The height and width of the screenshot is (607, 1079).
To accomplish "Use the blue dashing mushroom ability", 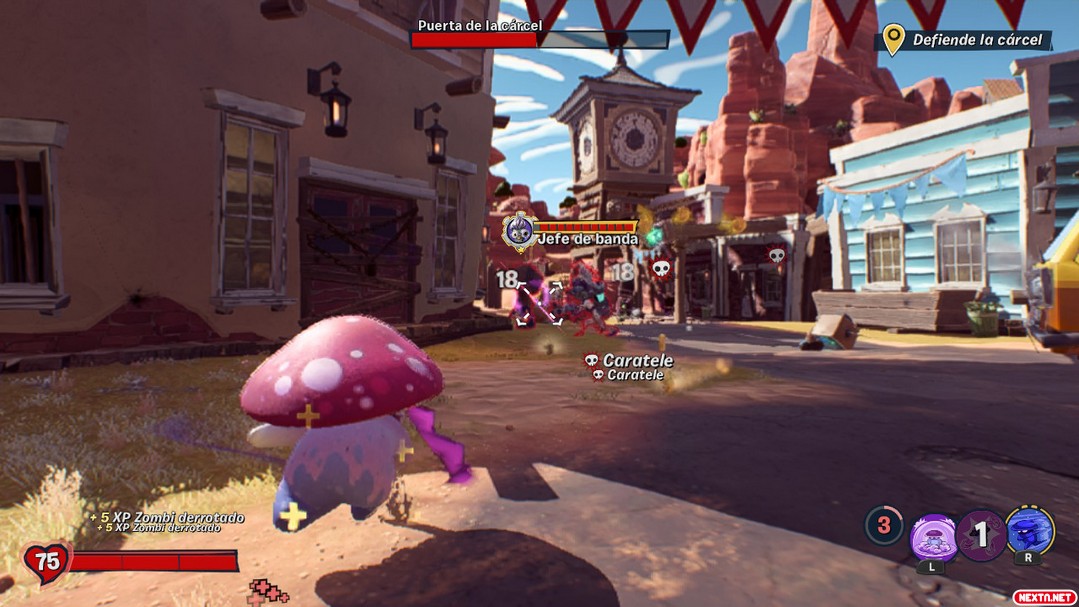I will coord(1029,532).
